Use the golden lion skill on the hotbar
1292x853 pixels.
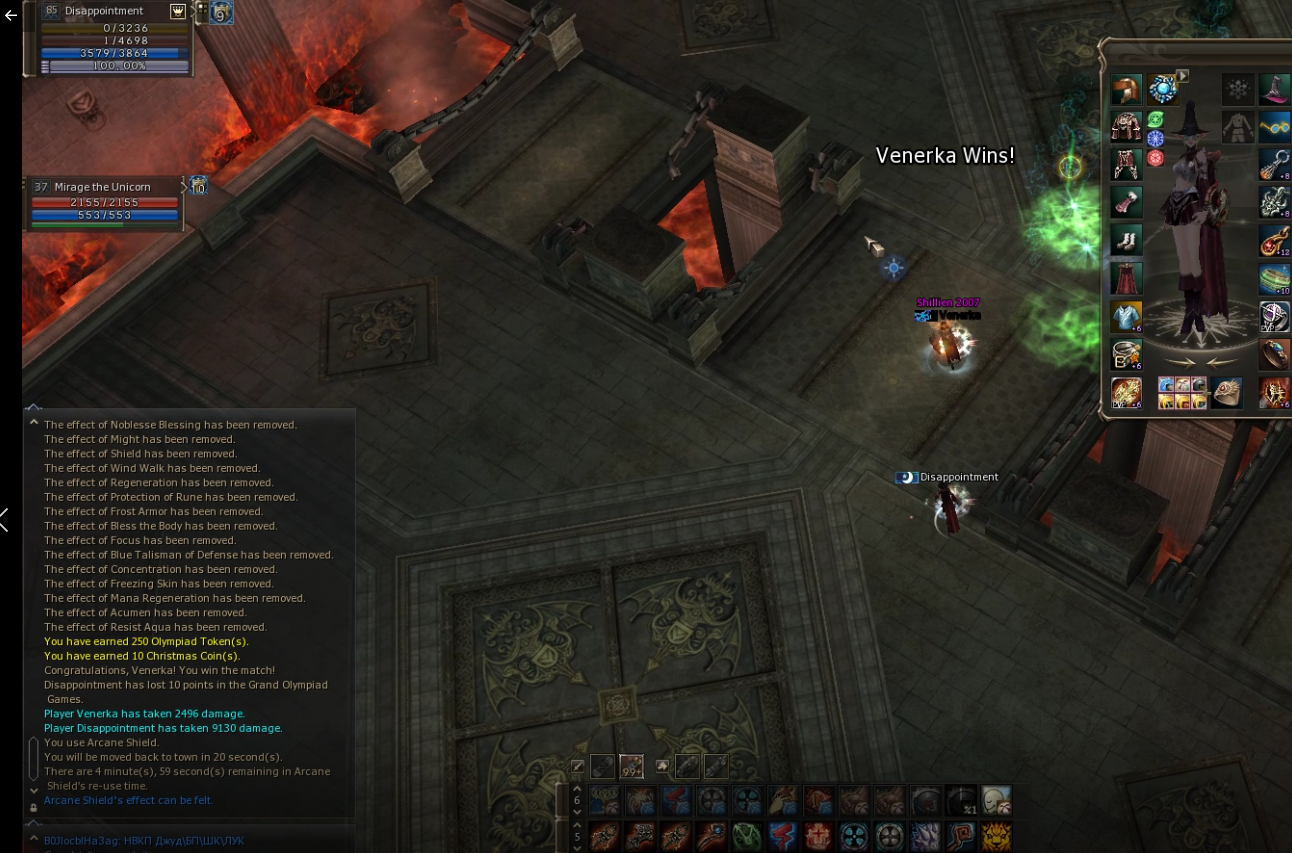996,836
